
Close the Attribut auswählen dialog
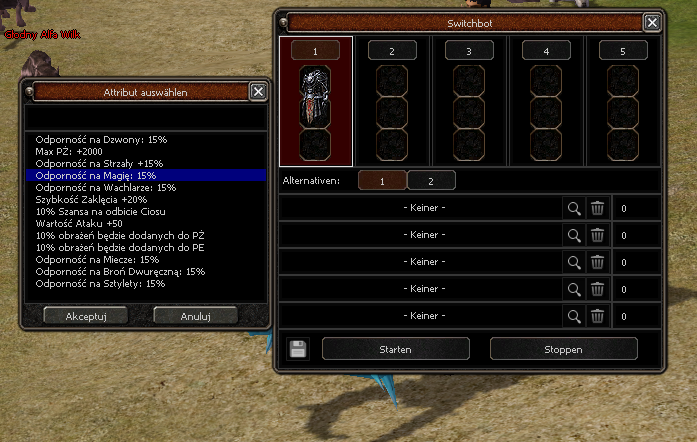(258, 92)
